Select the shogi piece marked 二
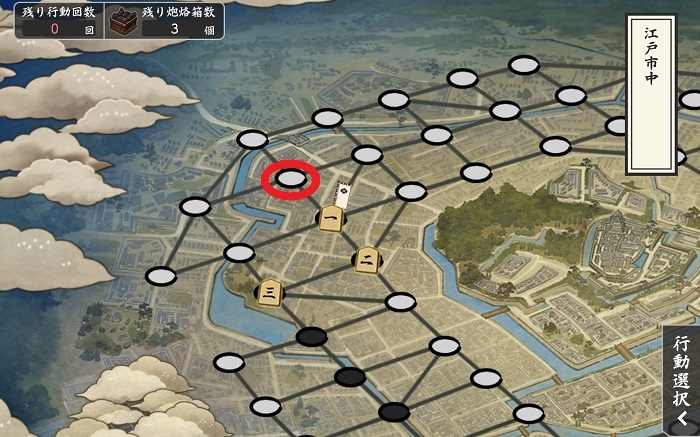The width and height of the screenshot is (700, 437). click(x=368, y=260)
